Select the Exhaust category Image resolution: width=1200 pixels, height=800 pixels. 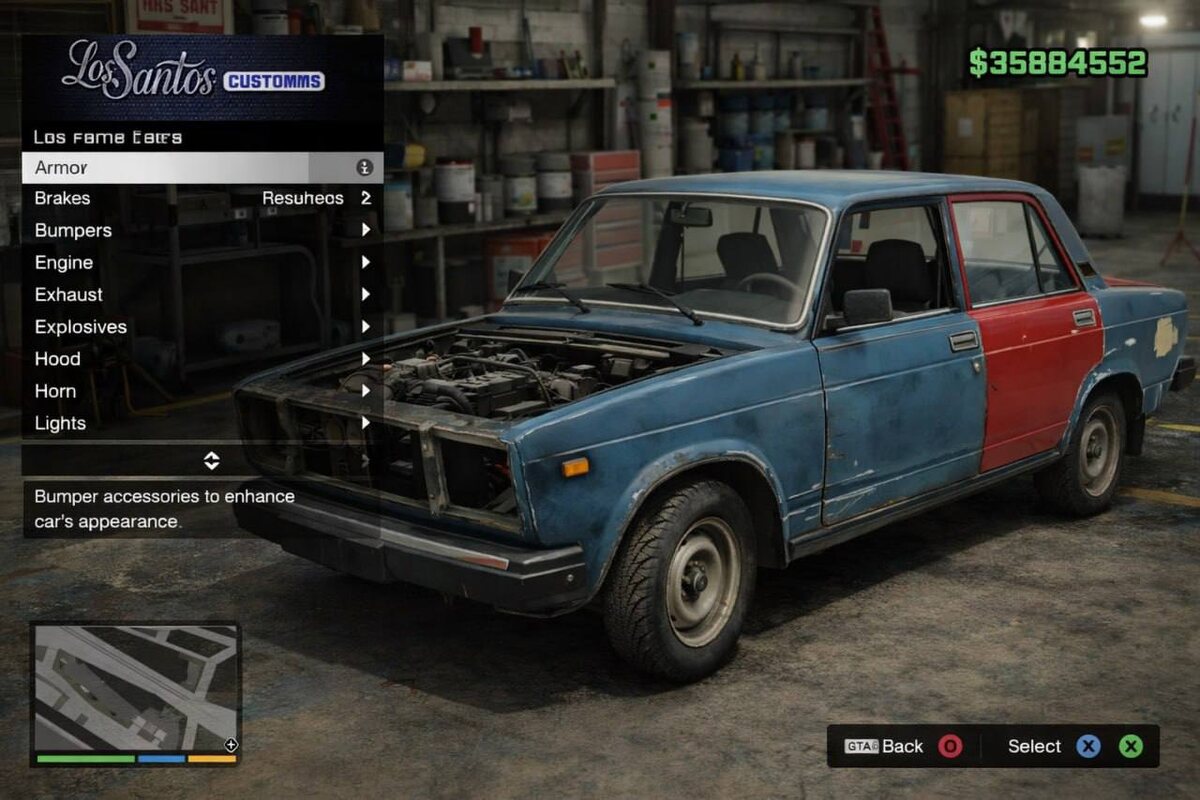tap(202, 294)
